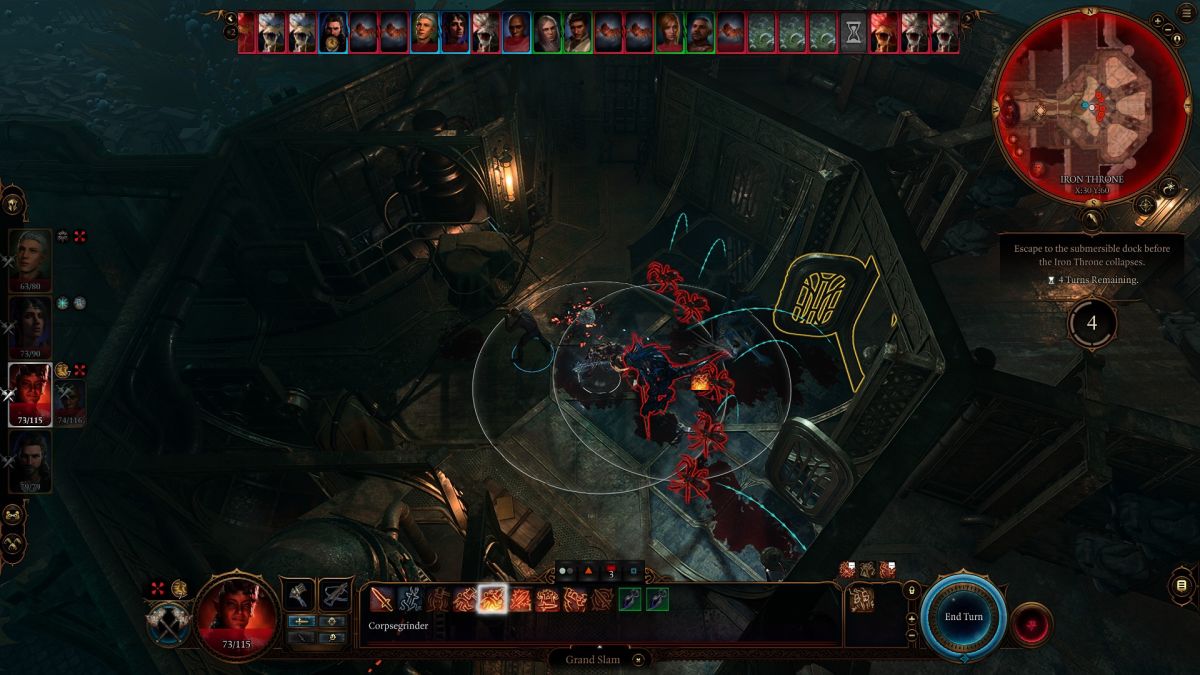Select the bearded companion portrait
Screen dimensions: 1200x675
30,461
